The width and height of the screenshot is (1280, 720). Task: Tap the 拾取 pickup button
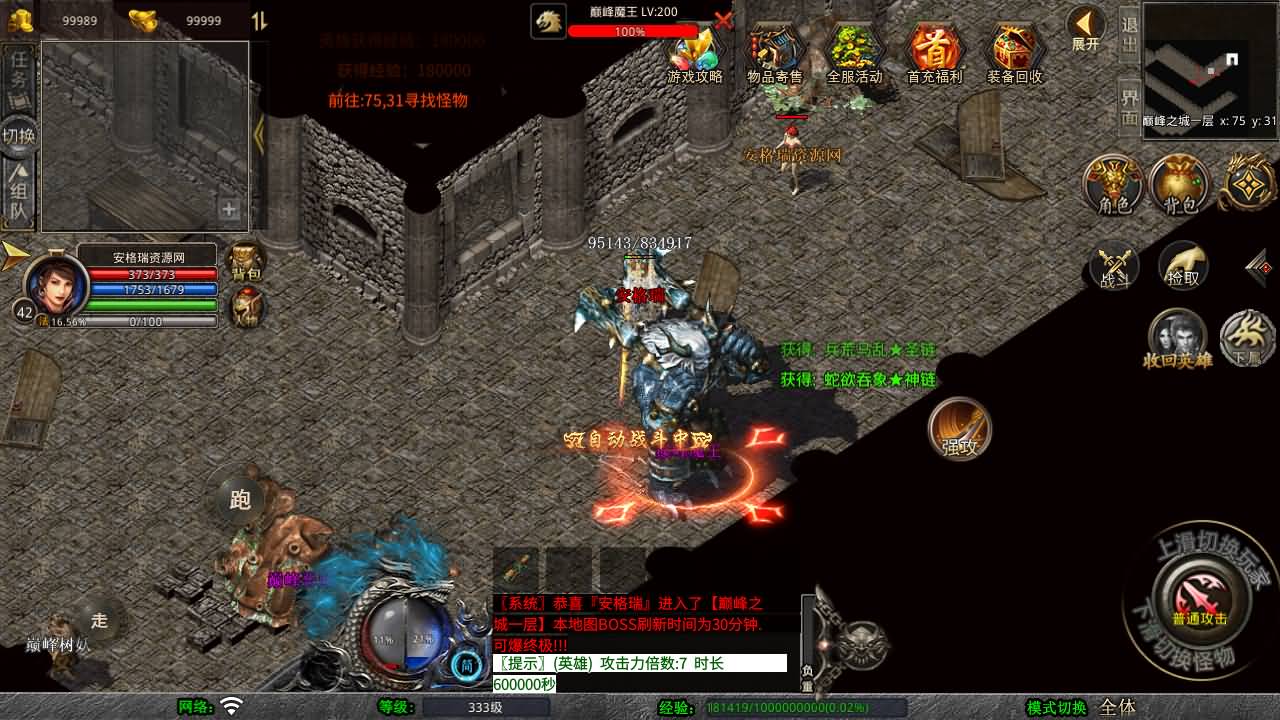click(x=1183, y=265)
